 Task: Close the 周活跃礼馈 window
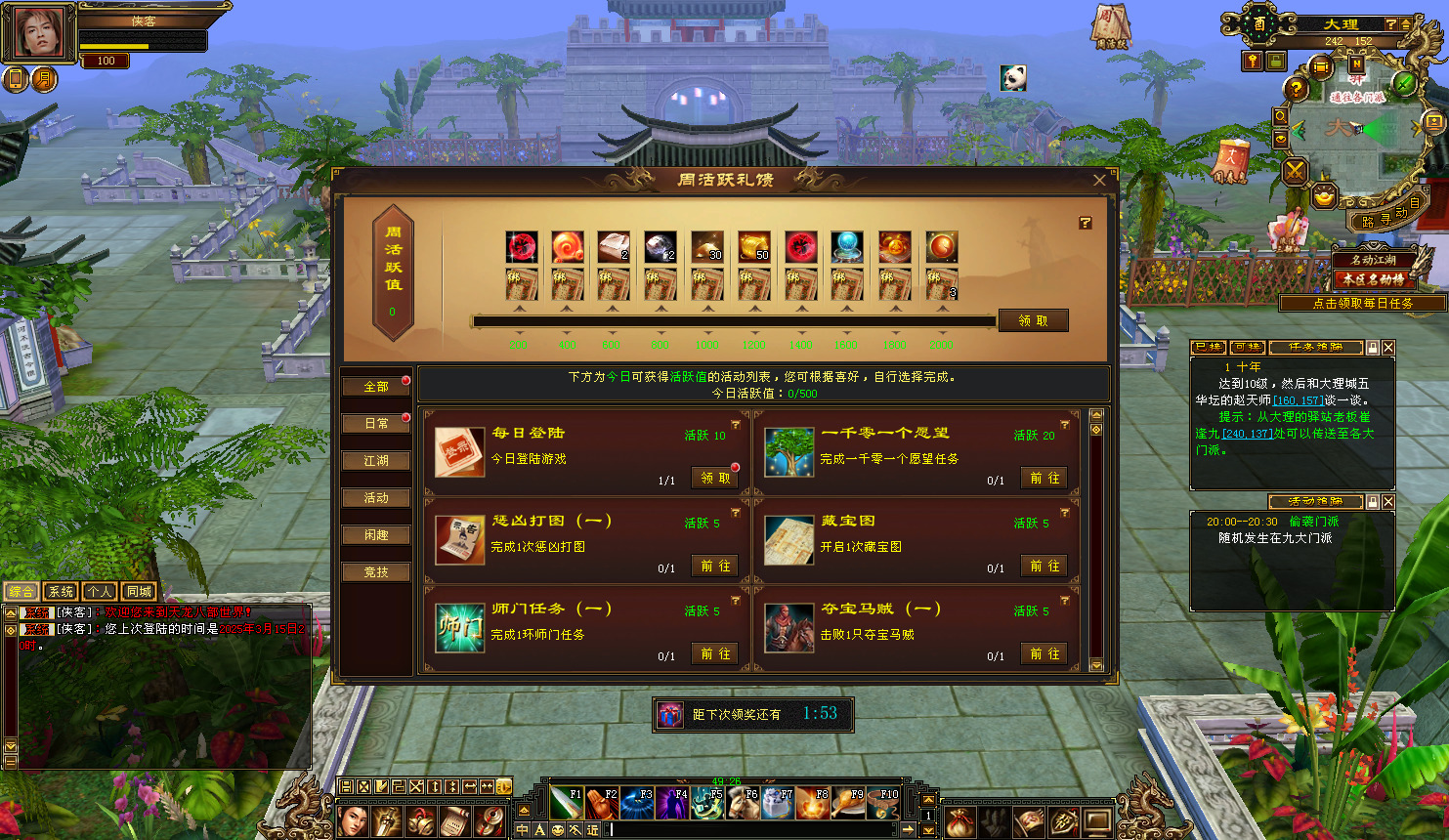[x=1099, y=180]
